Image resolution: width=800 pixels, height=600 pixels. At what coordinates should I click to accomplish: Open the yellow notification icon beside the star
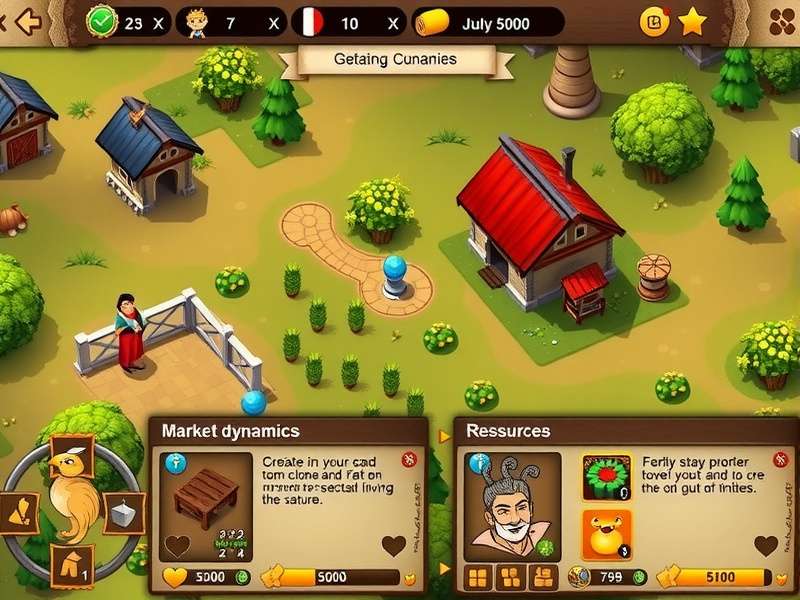pyautogui.click(x=654, y=21)
